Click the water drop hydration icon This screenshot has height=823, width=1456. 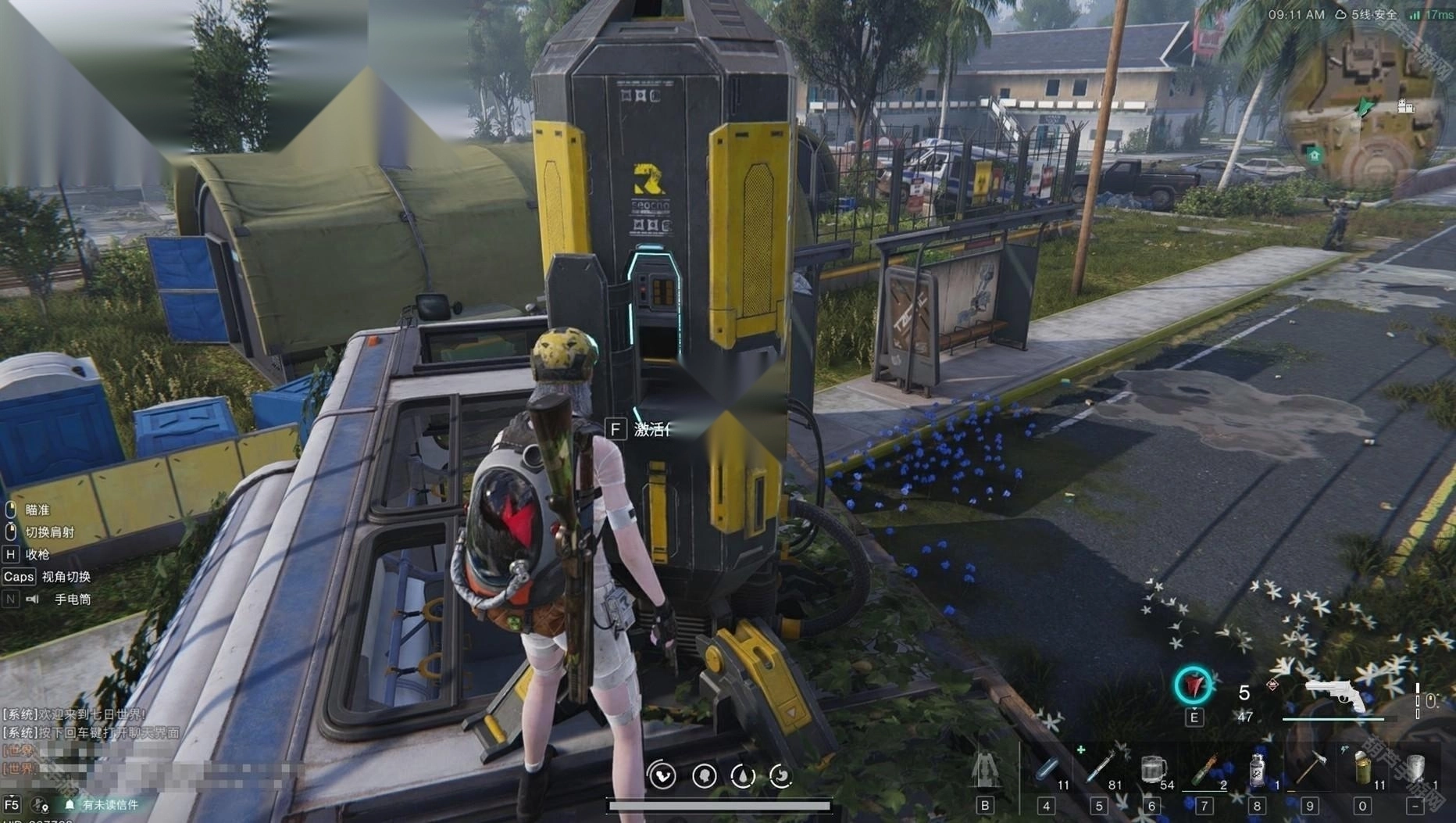click(x=742, y=775)
